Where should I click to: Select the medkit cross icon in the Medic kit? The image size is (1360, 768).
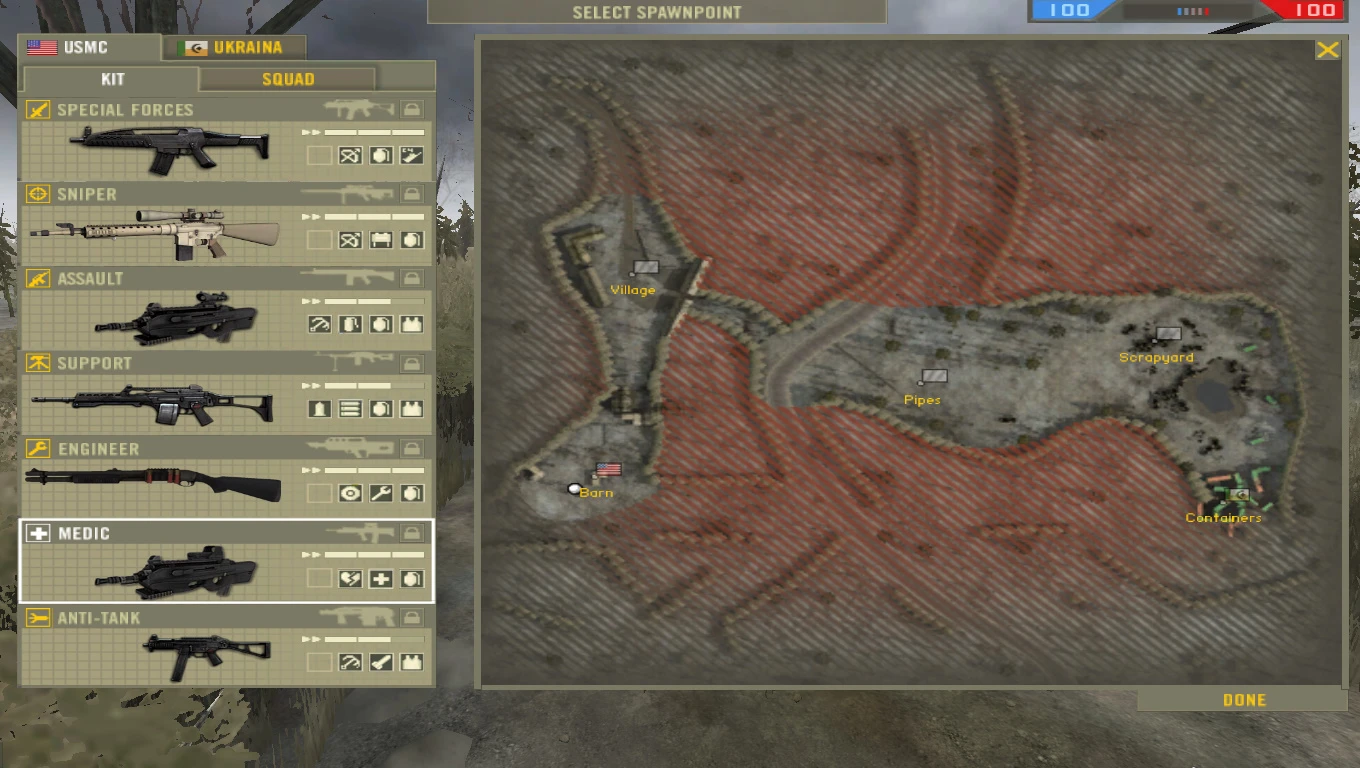(x=380, y=578)
